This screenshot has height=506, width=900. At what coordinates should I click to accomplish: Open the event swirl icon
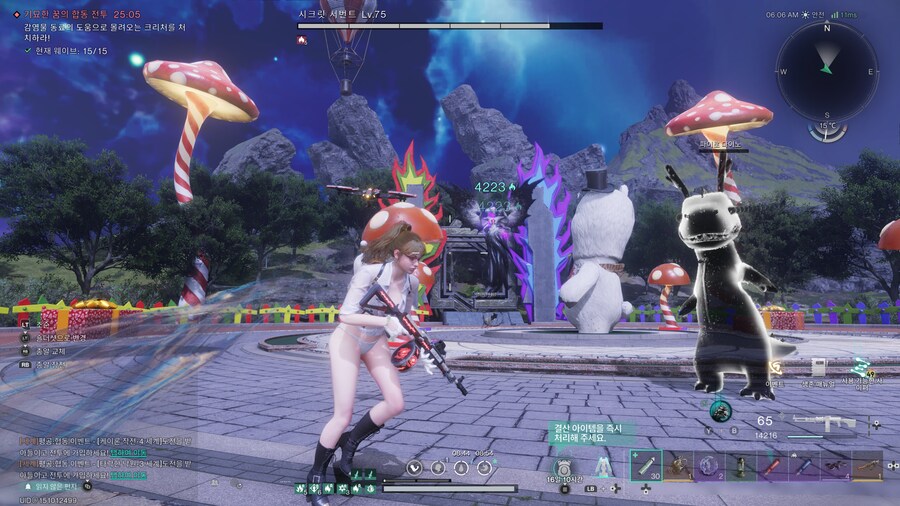[x=774, y=369]
